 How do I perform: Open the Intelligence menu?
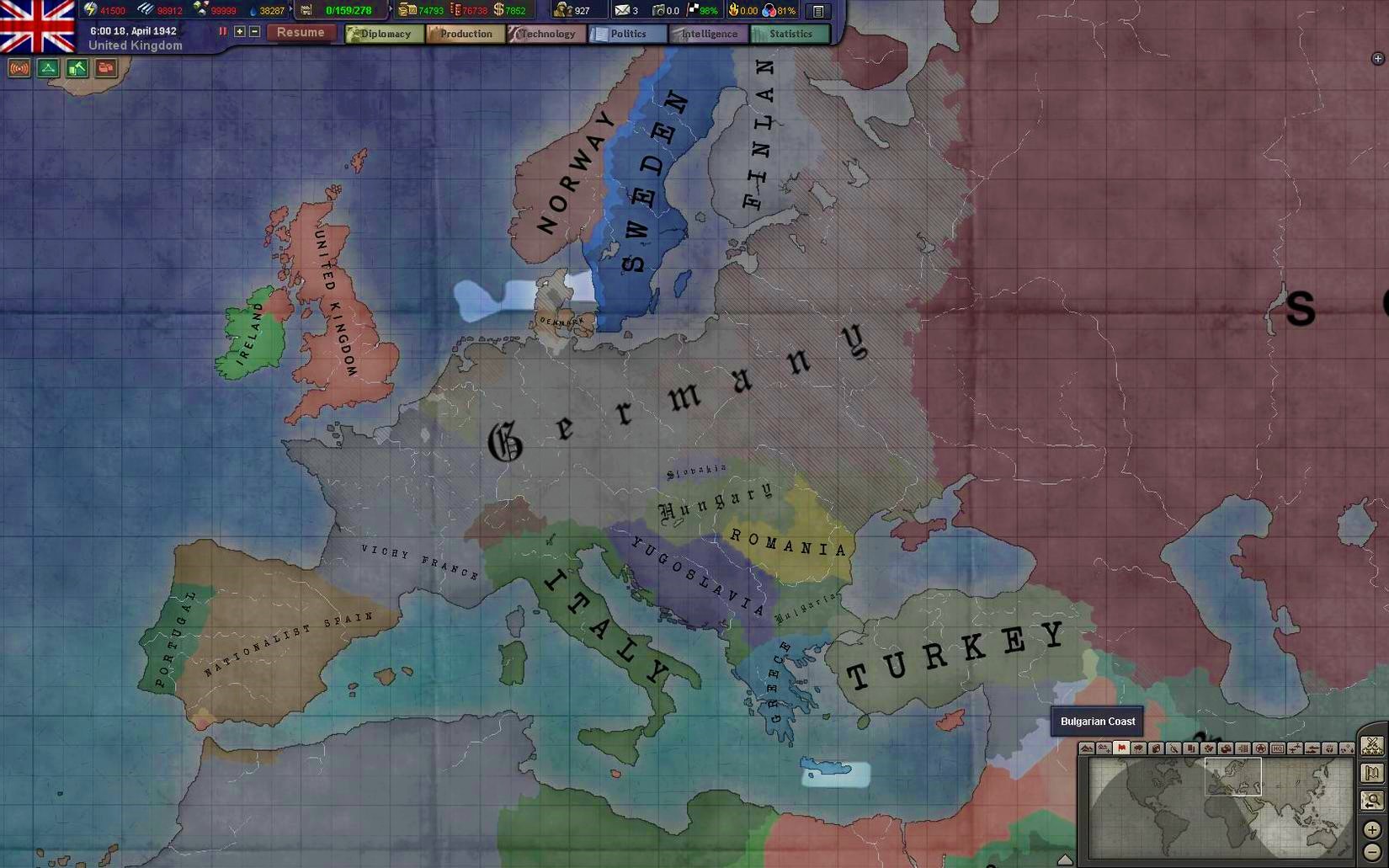pyautogui.click(x=707, y=34)
